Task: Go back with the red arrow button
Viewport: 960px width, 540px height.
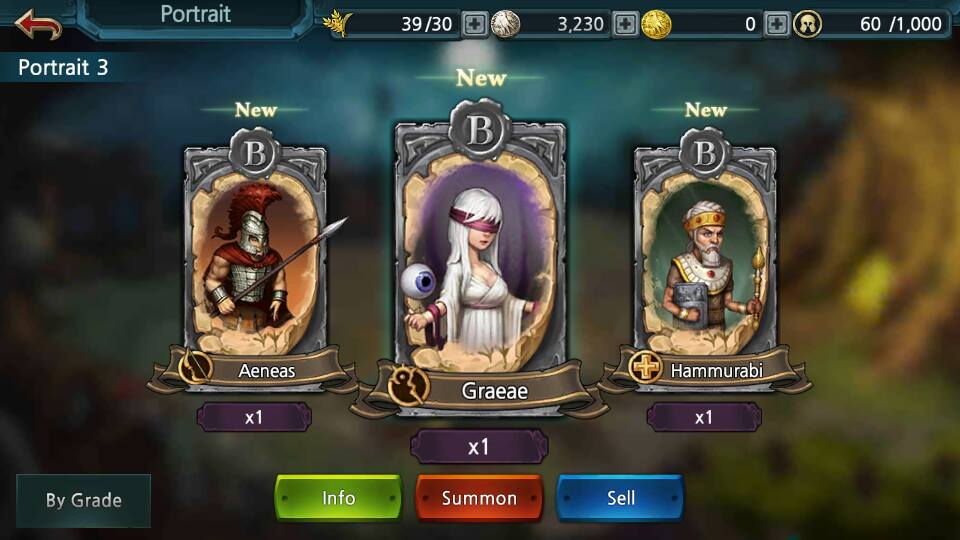Action: click(38, 24)
